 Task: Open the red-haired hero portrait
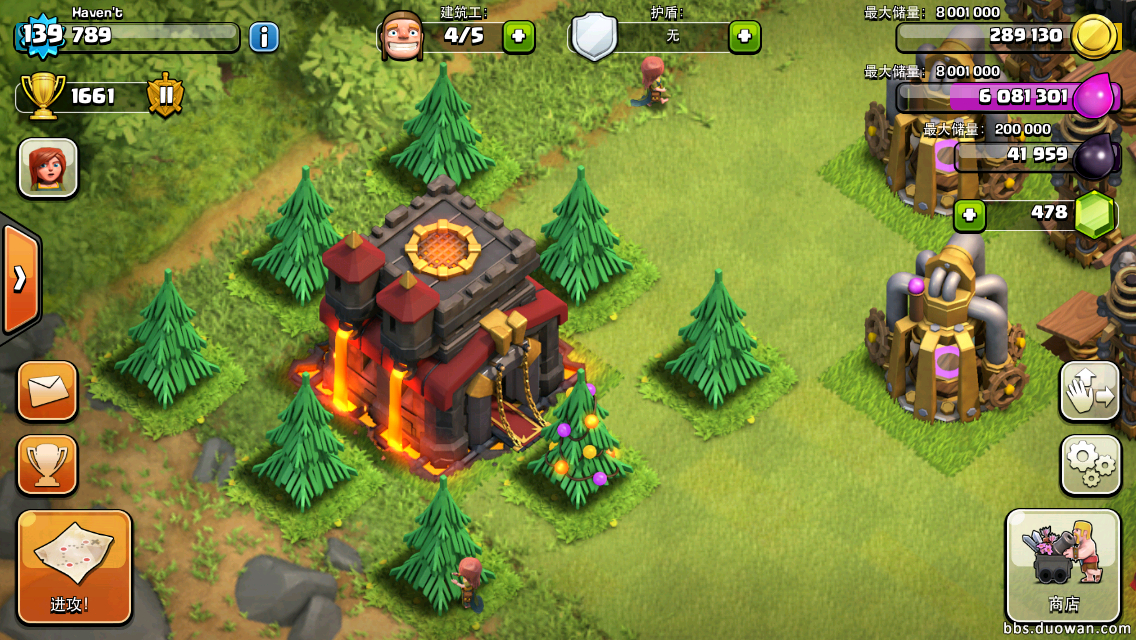point(48,167)
